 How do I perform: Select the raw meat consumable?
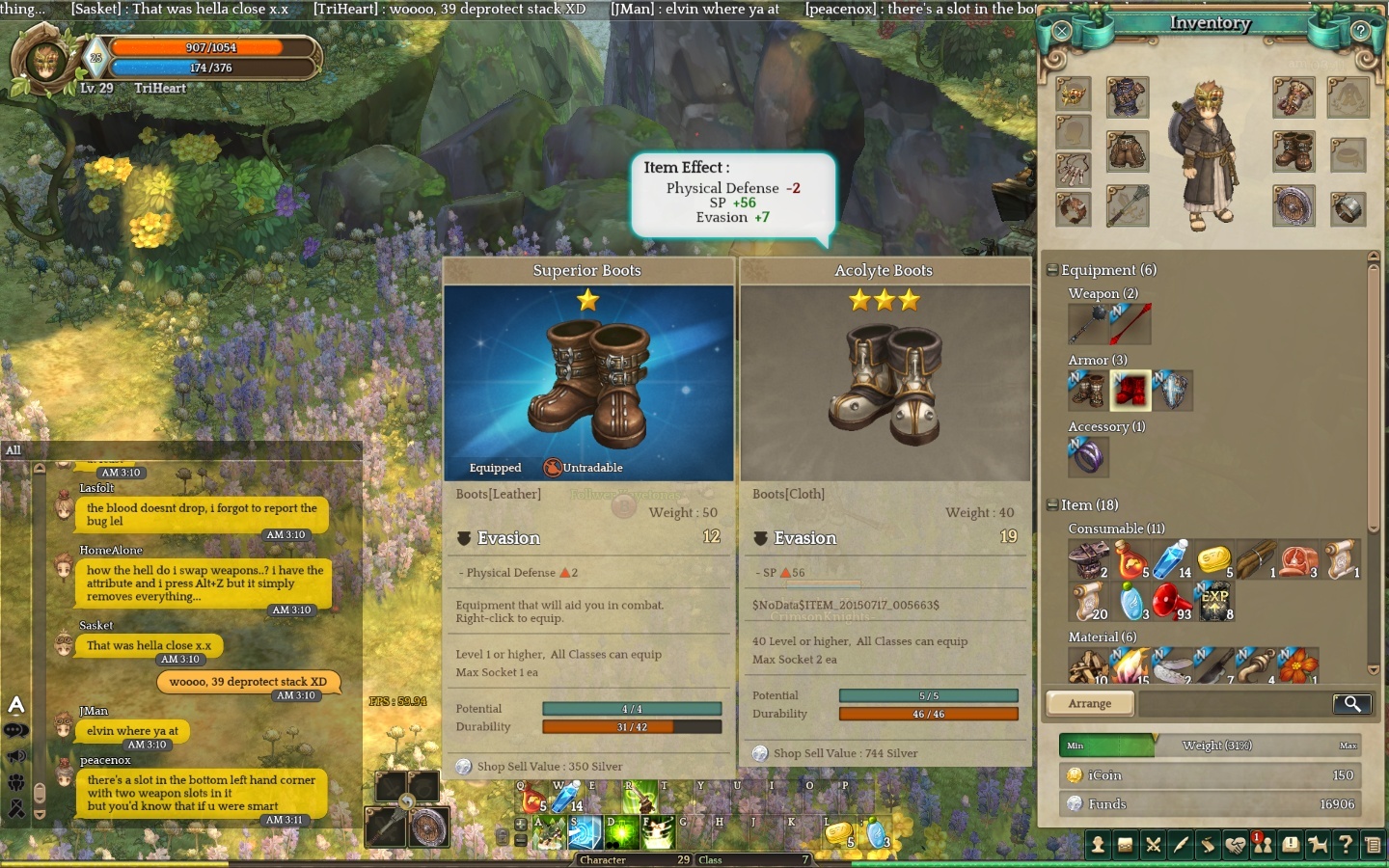coord(1297,559)
